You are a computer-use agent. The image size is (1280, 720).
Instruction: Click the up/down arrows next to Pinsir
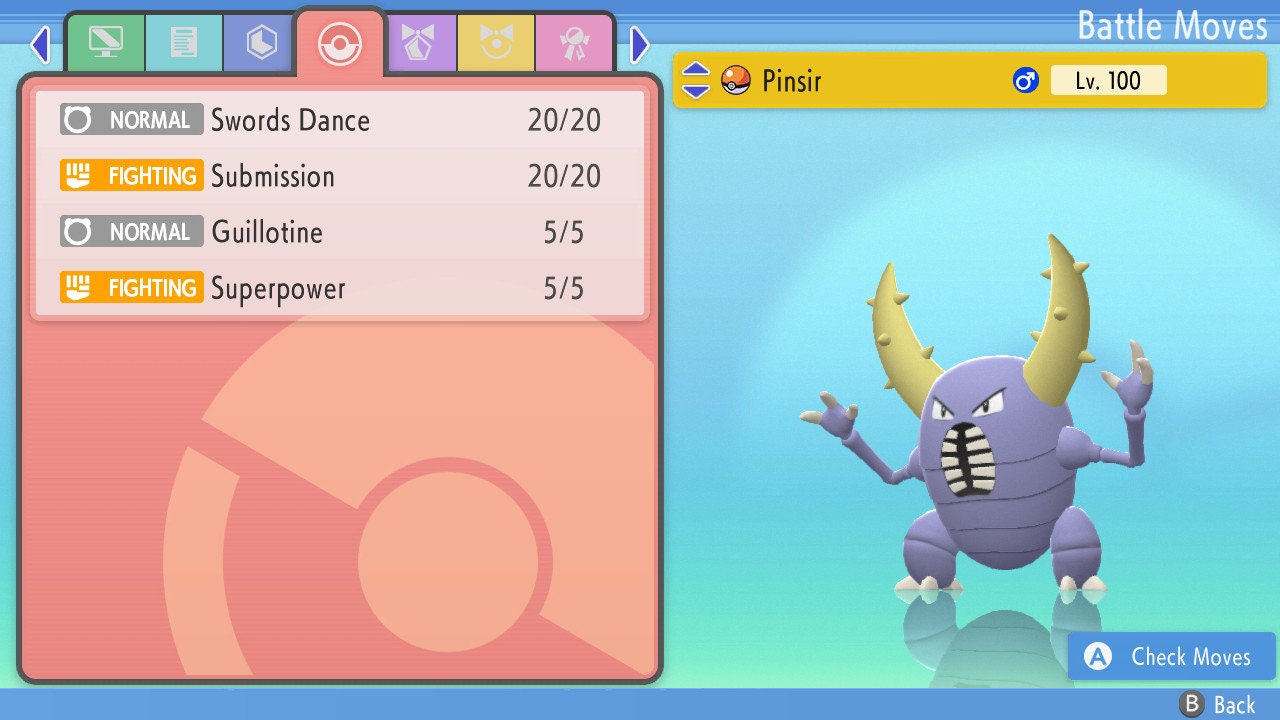696,80
